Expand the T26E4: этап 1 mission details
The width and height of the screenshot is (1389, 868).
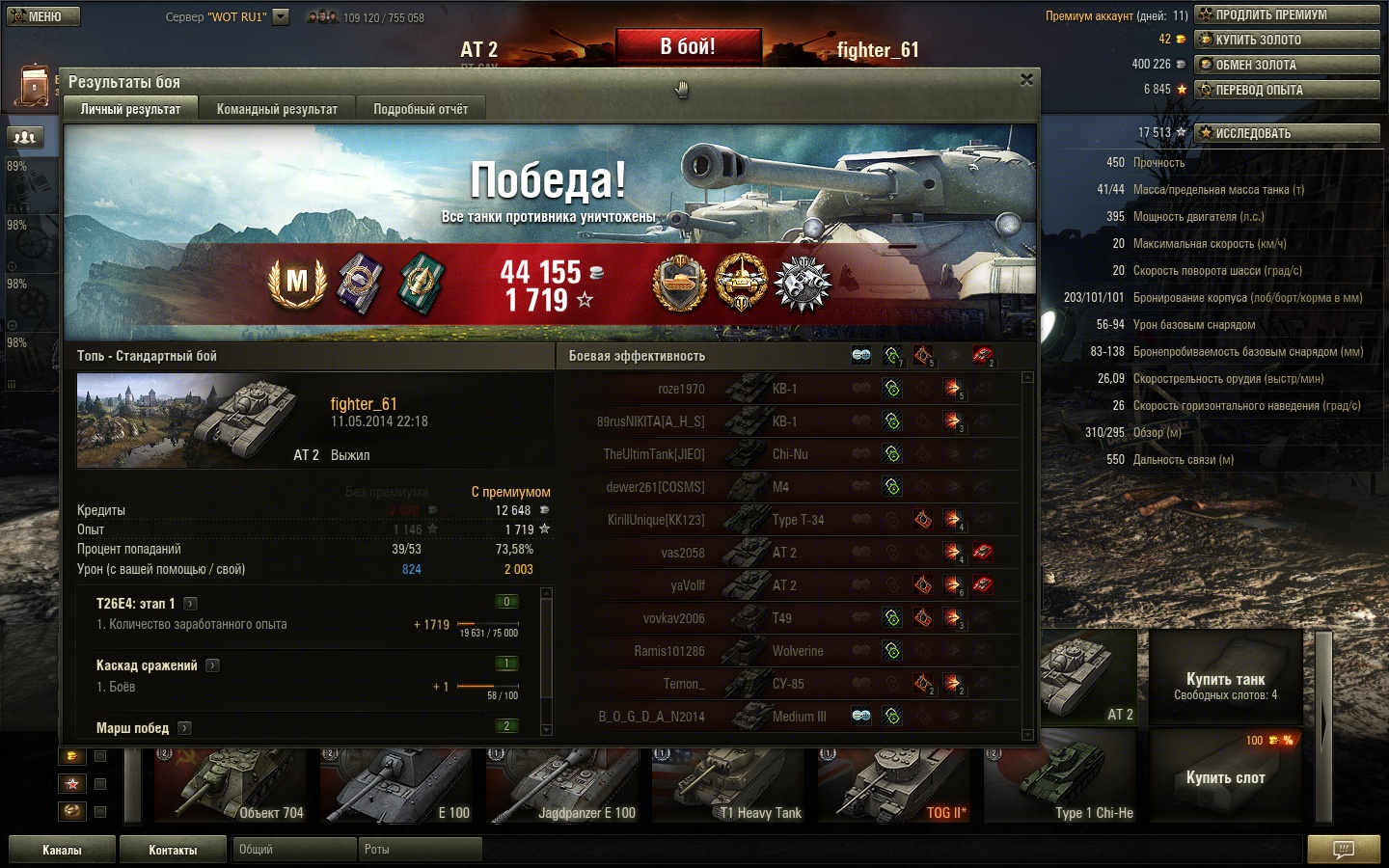pyautogui.click(x=191, y=604)
